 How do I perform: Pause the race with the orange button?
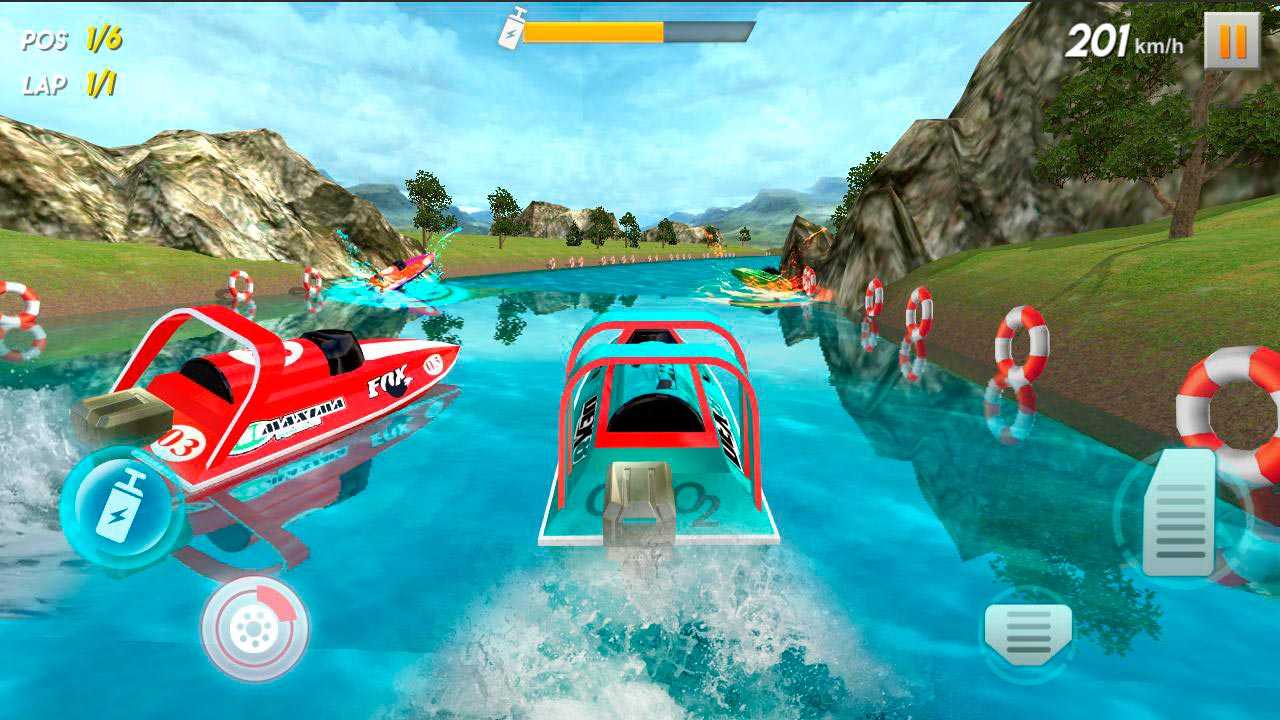point(1231,41)
